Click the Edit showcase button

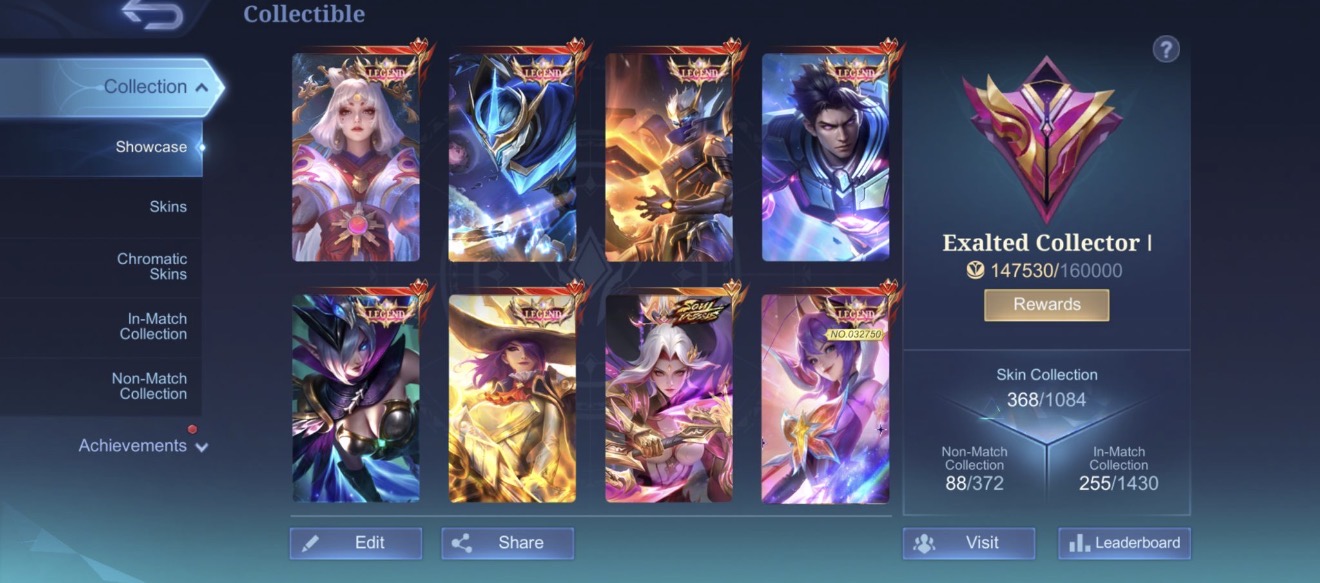pos(356,543)
